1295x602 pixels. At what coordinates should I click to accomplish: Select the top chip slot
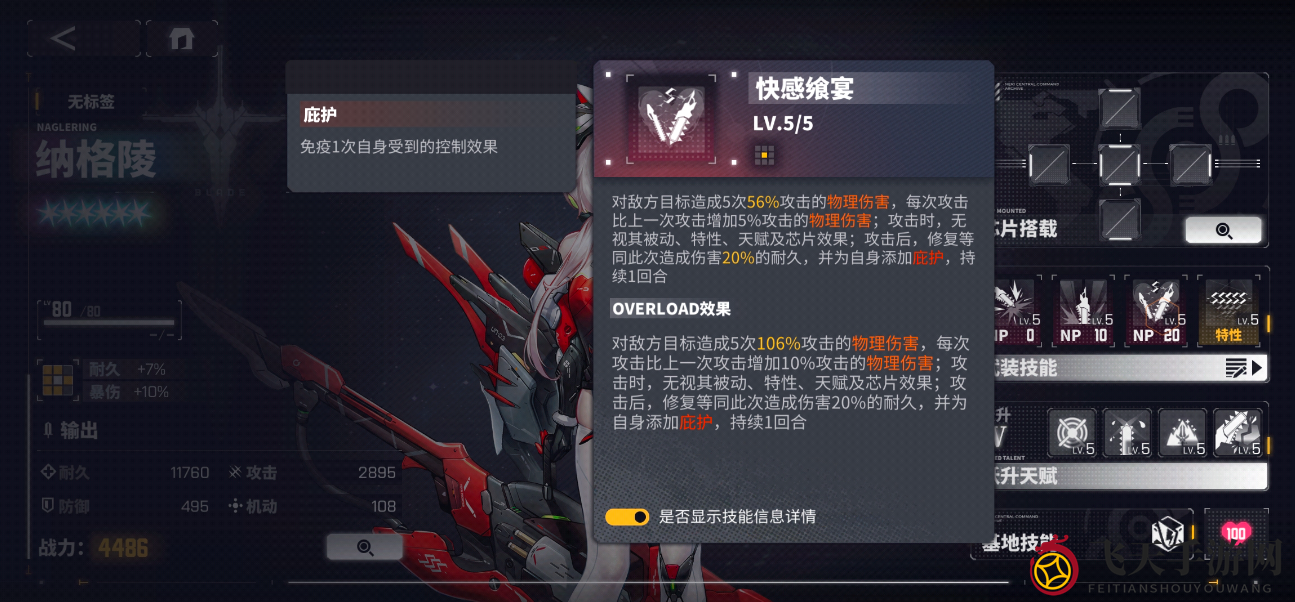[x=1119, y=109]
